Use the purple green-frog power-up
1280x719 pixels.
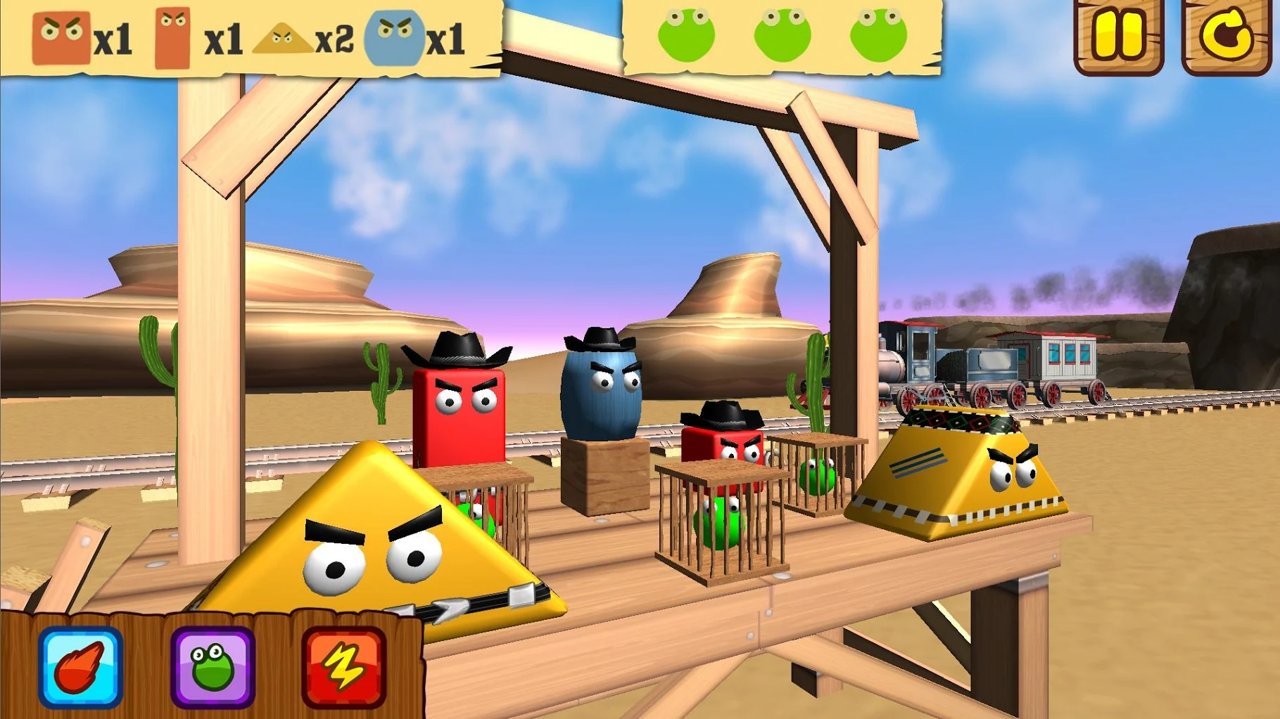pos(212,667)
